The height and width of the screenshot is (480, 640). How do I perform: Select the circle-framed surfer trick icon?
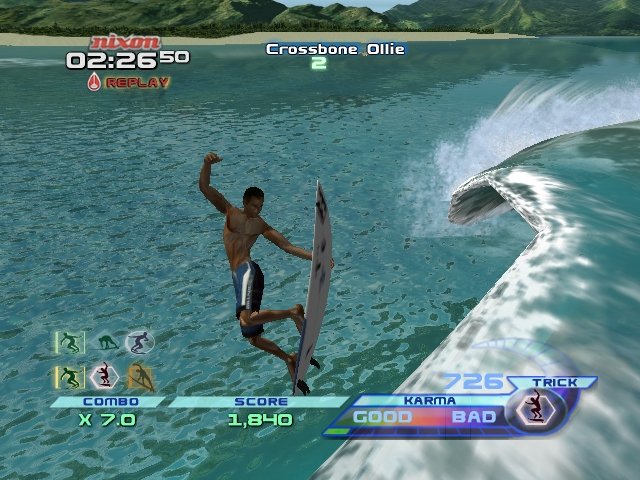tap(138, 343)
